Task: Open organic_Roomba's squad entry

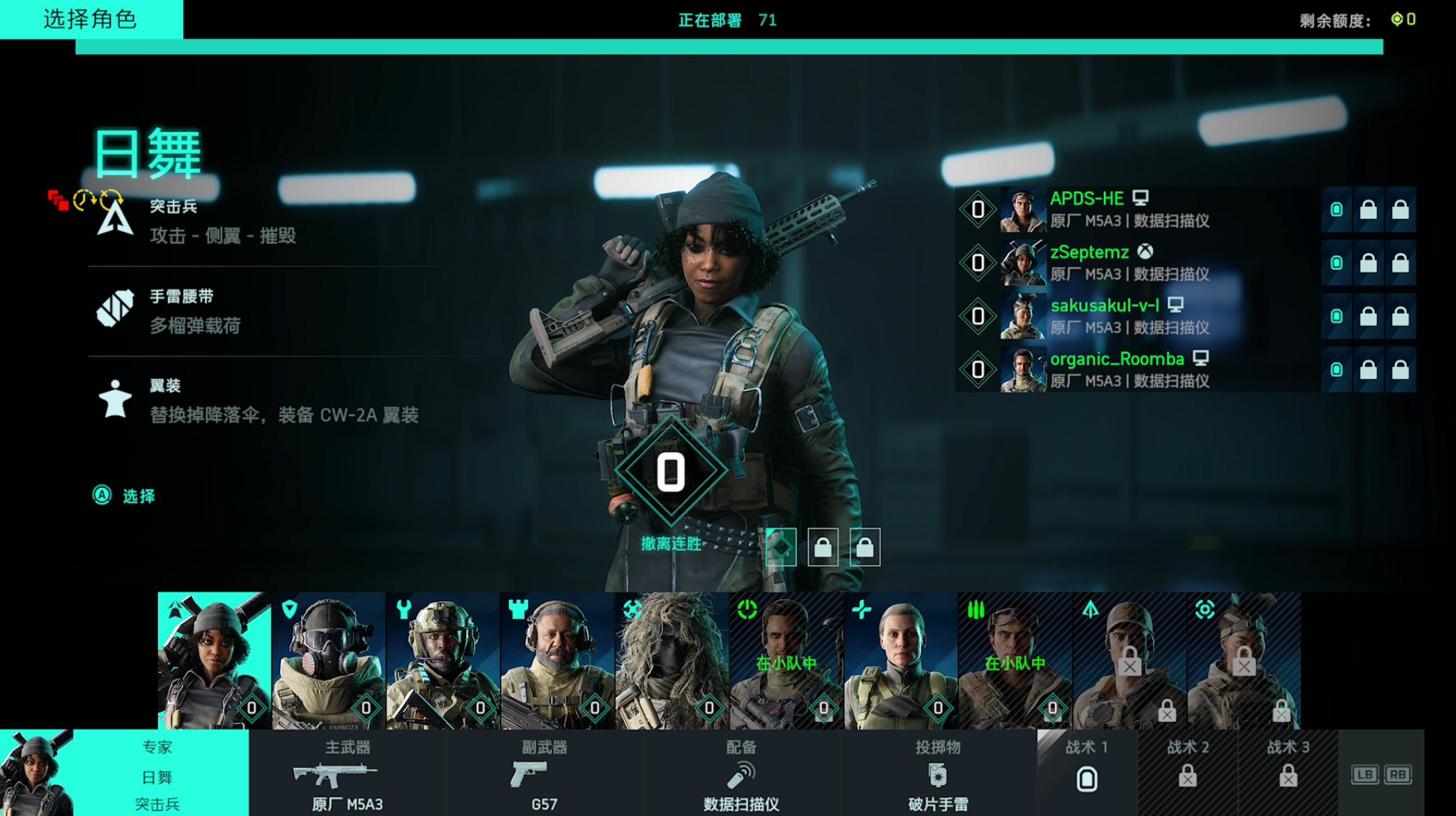Action: click(1135, 370)
